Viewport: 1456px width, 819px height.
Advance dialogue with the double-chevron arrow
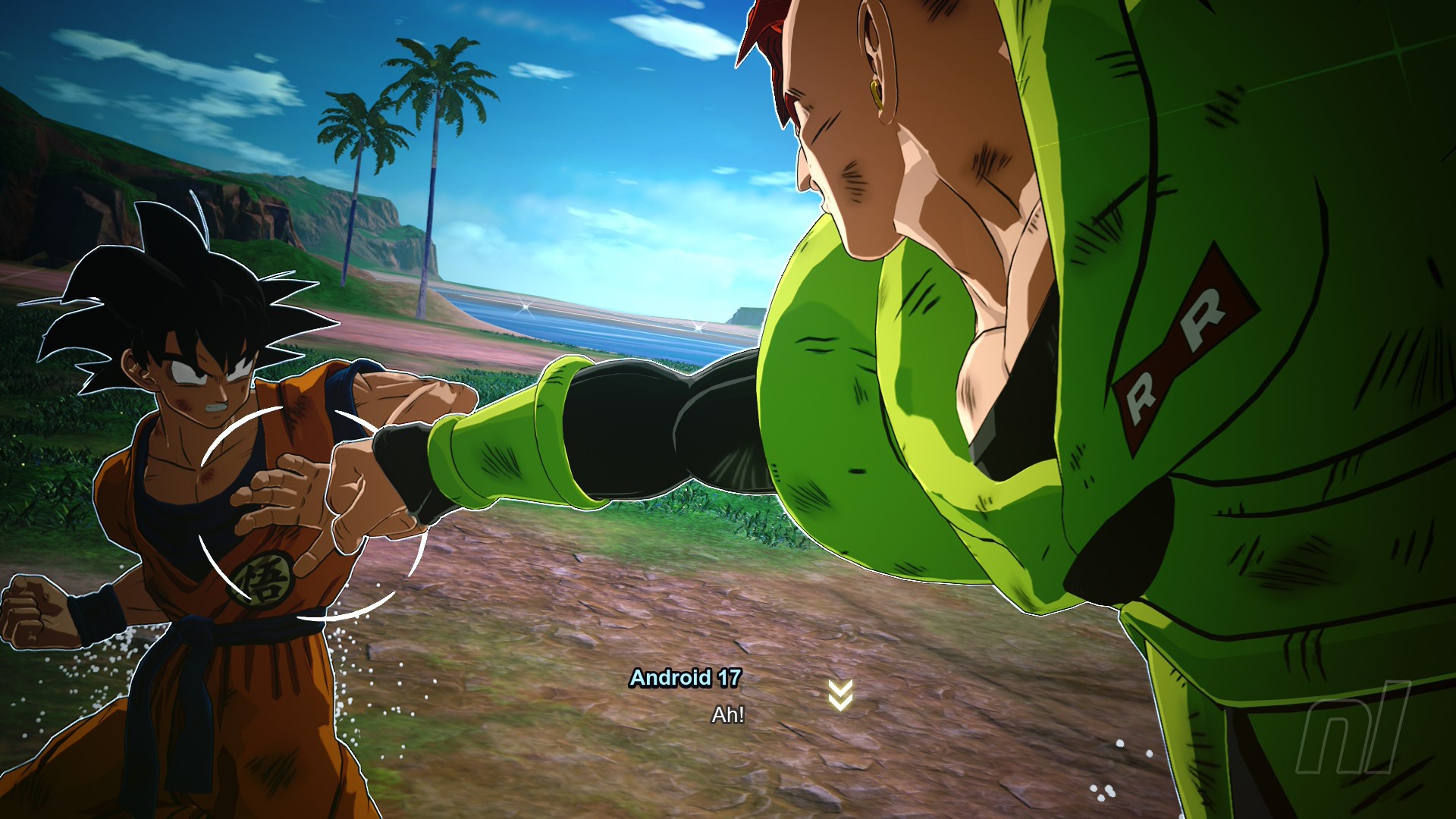click(x=840, y=695)
